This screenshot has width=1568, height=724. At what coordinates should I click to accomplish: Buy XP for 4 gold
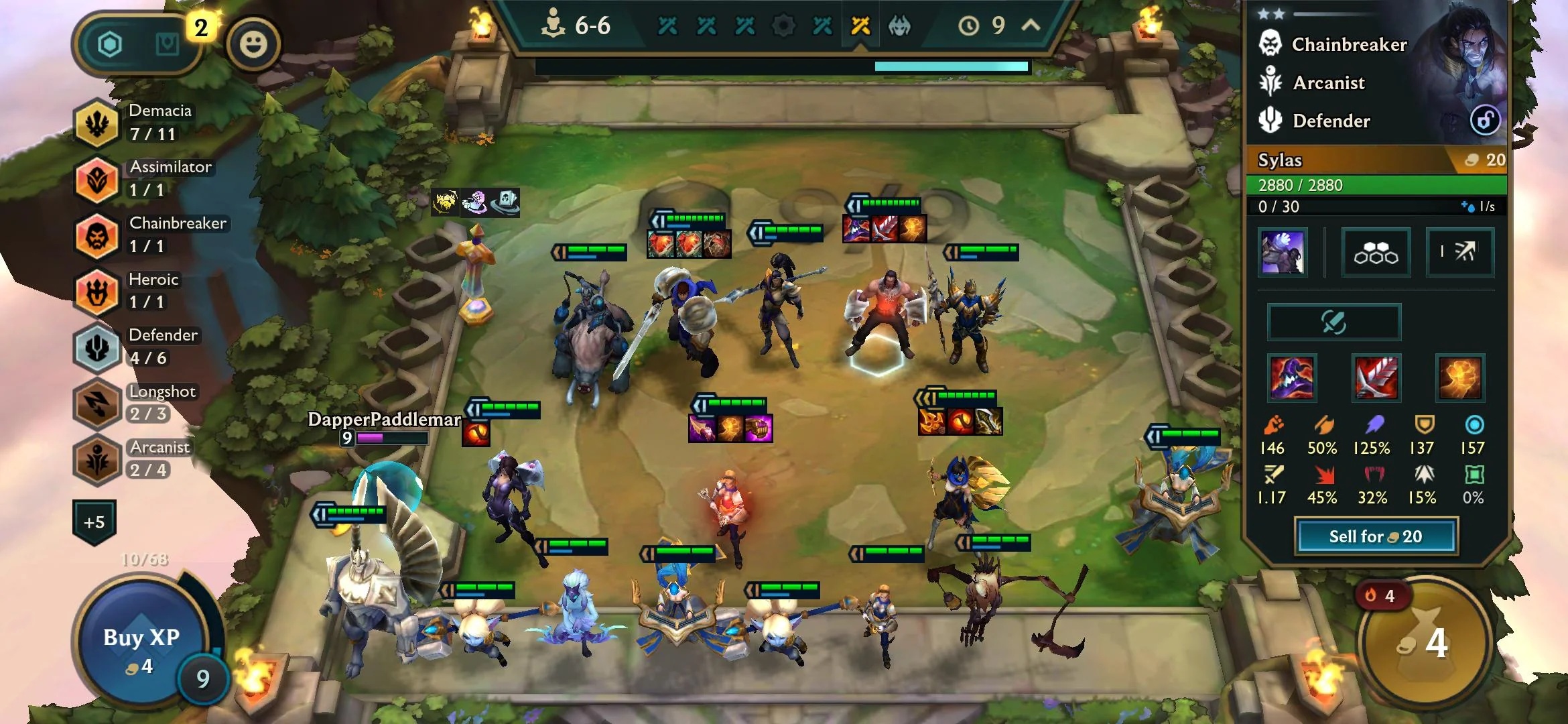tap(141, 648)
